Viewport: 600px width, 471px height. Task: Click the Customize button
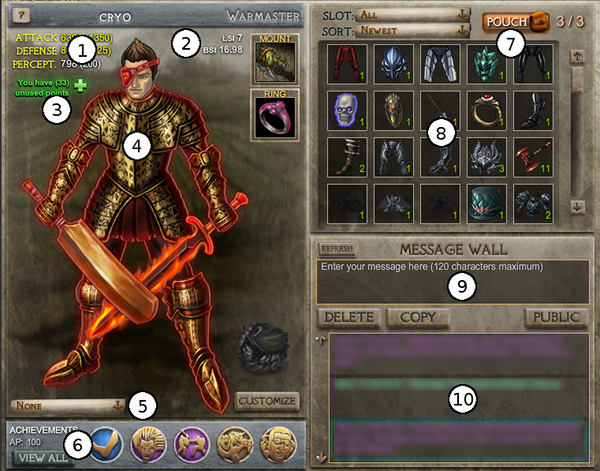pyautogui.click(x=268, y=401)
